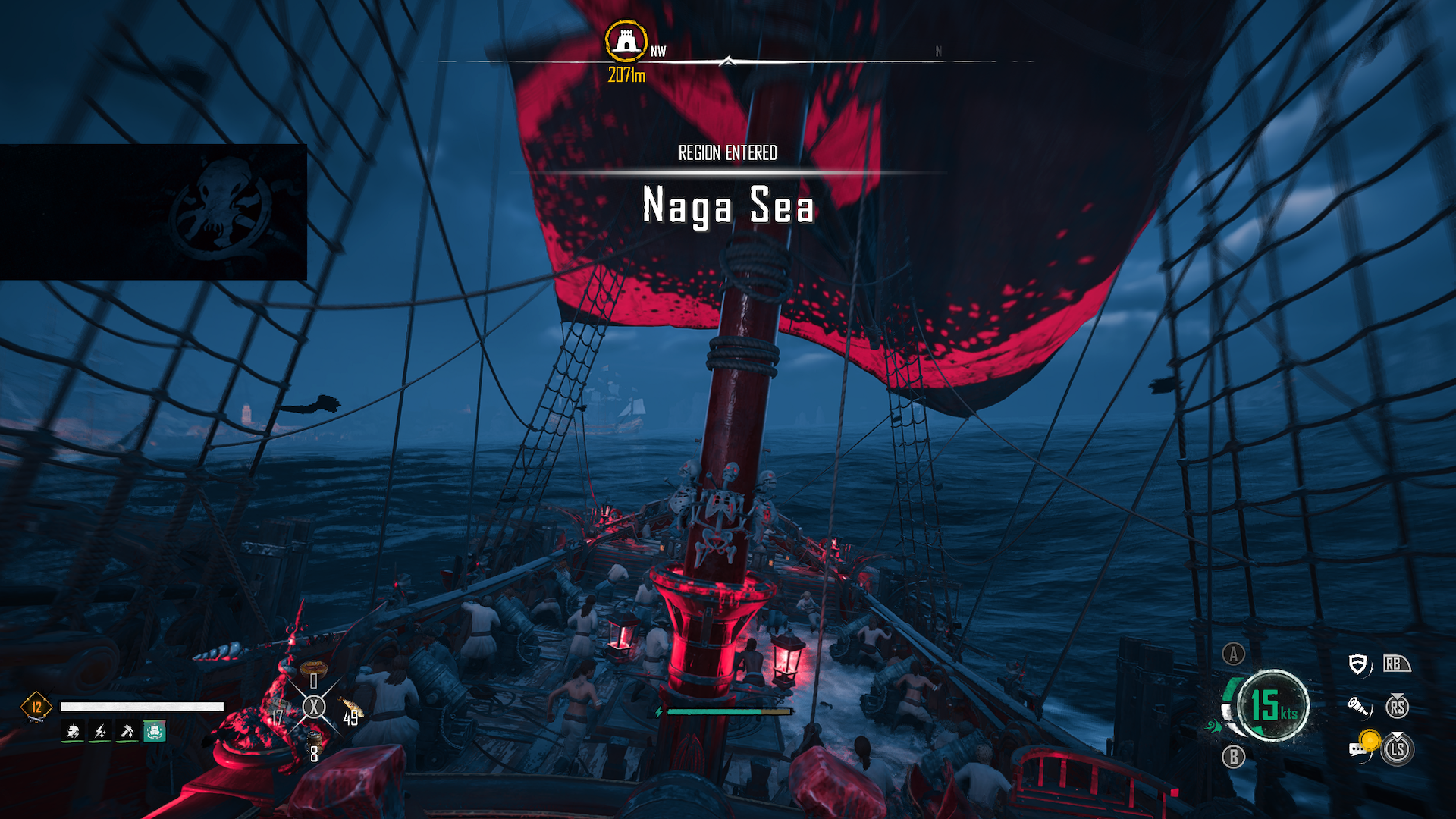Select the food bowl item in the wheel
This screenshot has height=819, width=1456.
click(313, 669)
